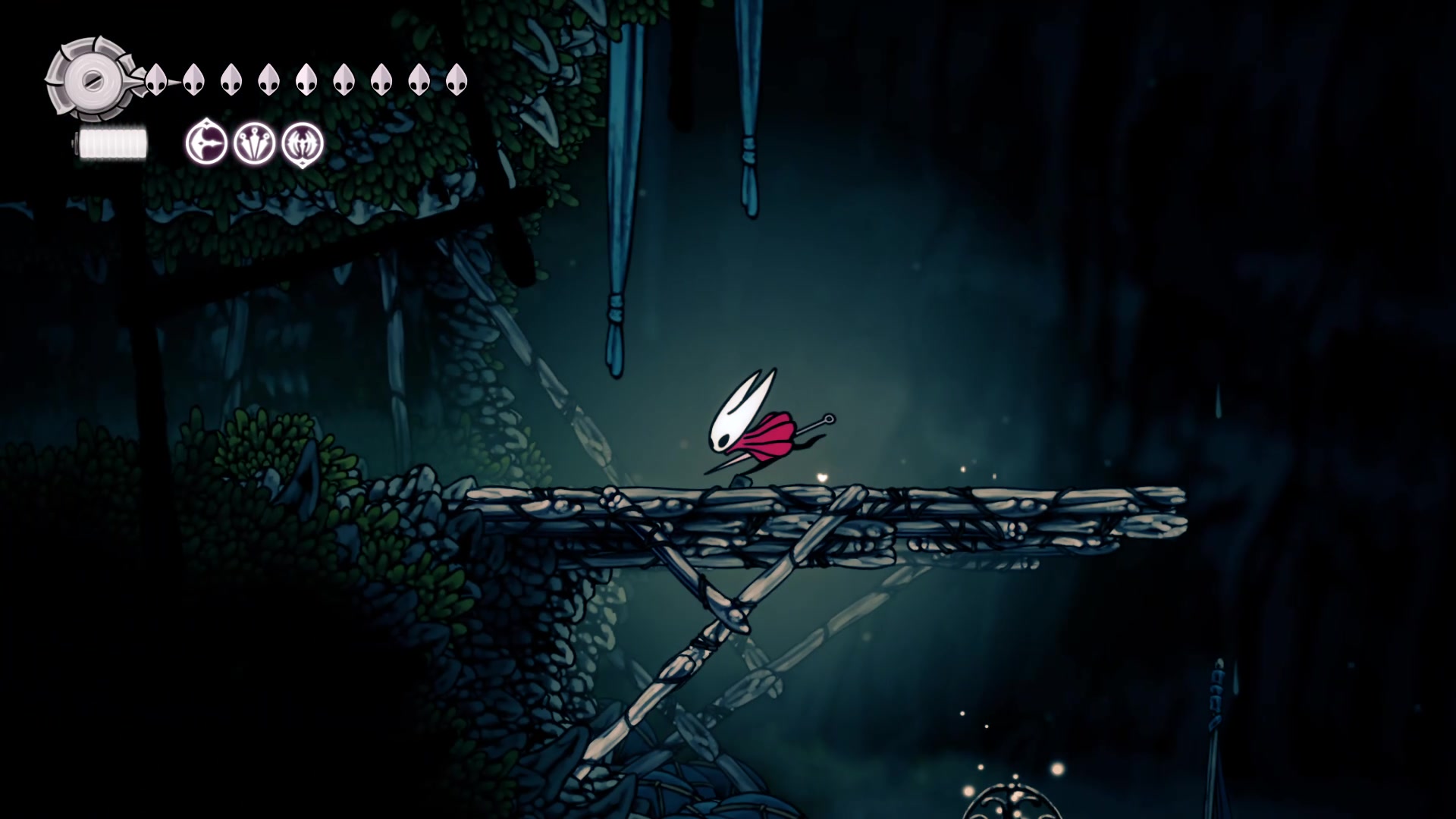
Task: Select the bow-and-arrow skill icon
Action: (206, 143)
